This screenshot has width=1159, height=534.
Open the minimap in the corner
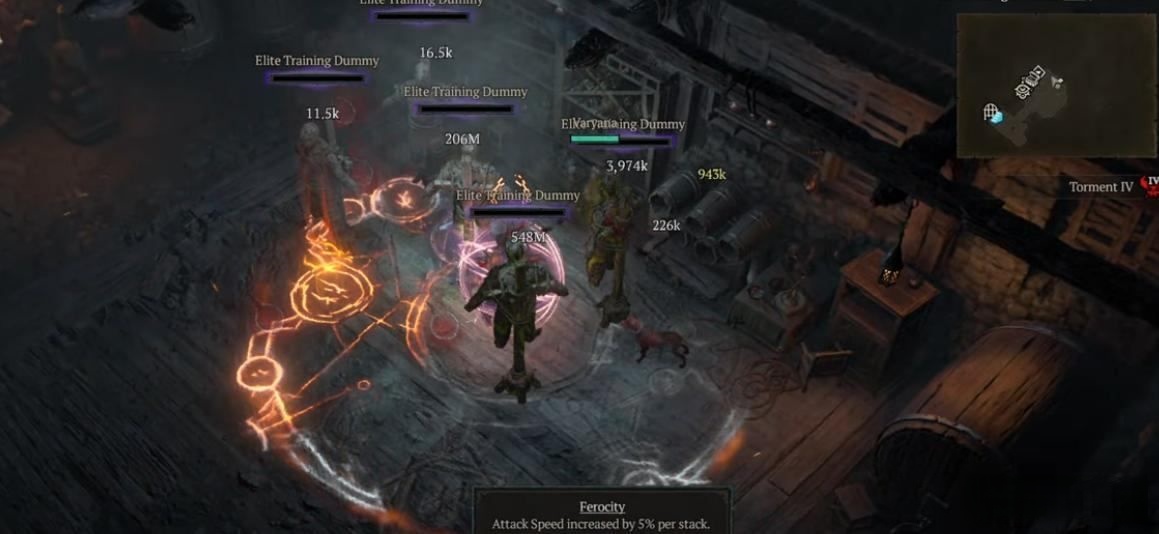pyautogui.click(x=1055, y=85)
